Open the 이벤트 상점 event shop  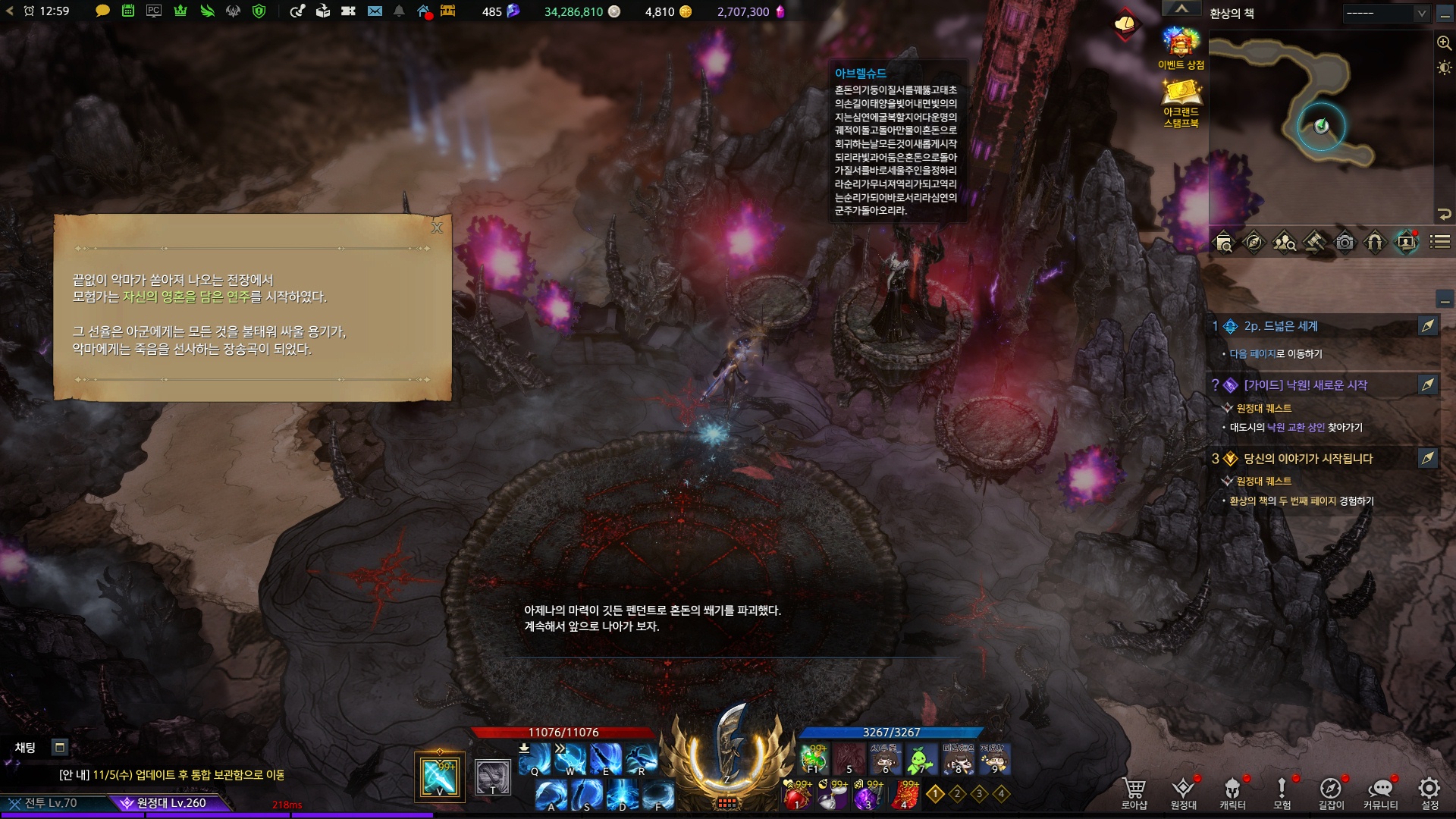(x=1181, y=48)
